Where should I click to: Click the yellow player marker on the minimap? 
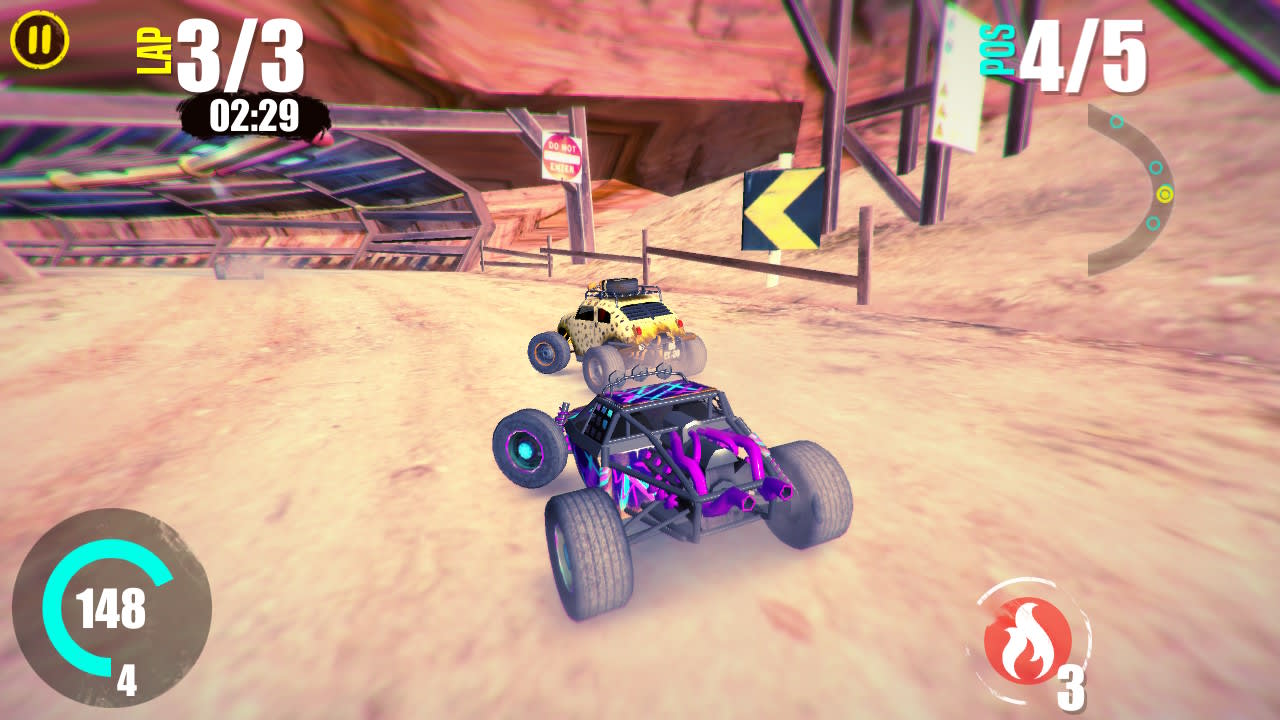click(1165, 194)
